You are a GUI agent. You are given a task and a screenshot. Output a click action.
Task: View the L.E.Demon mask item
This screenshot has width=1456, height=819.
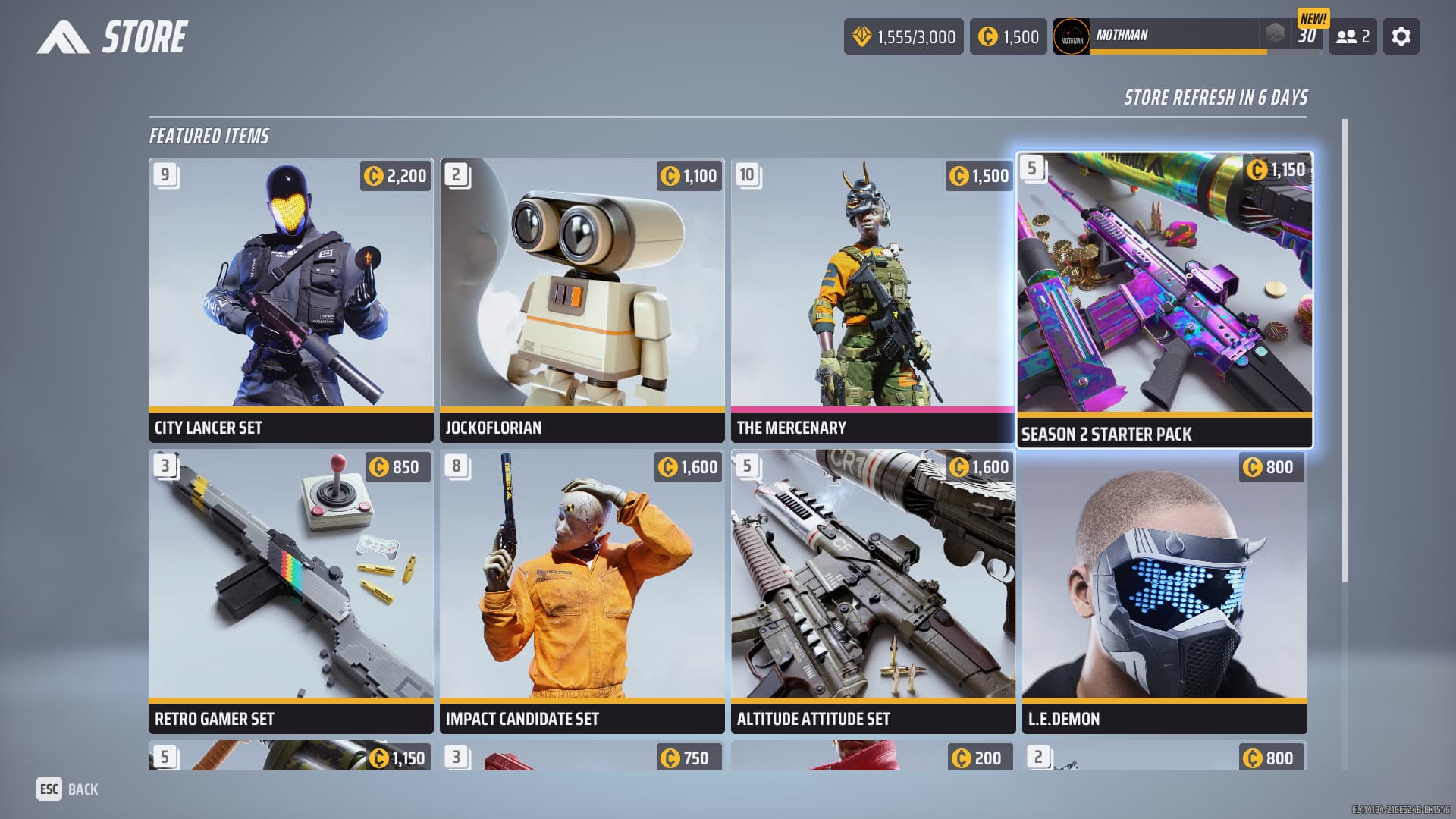(1164, 591)
